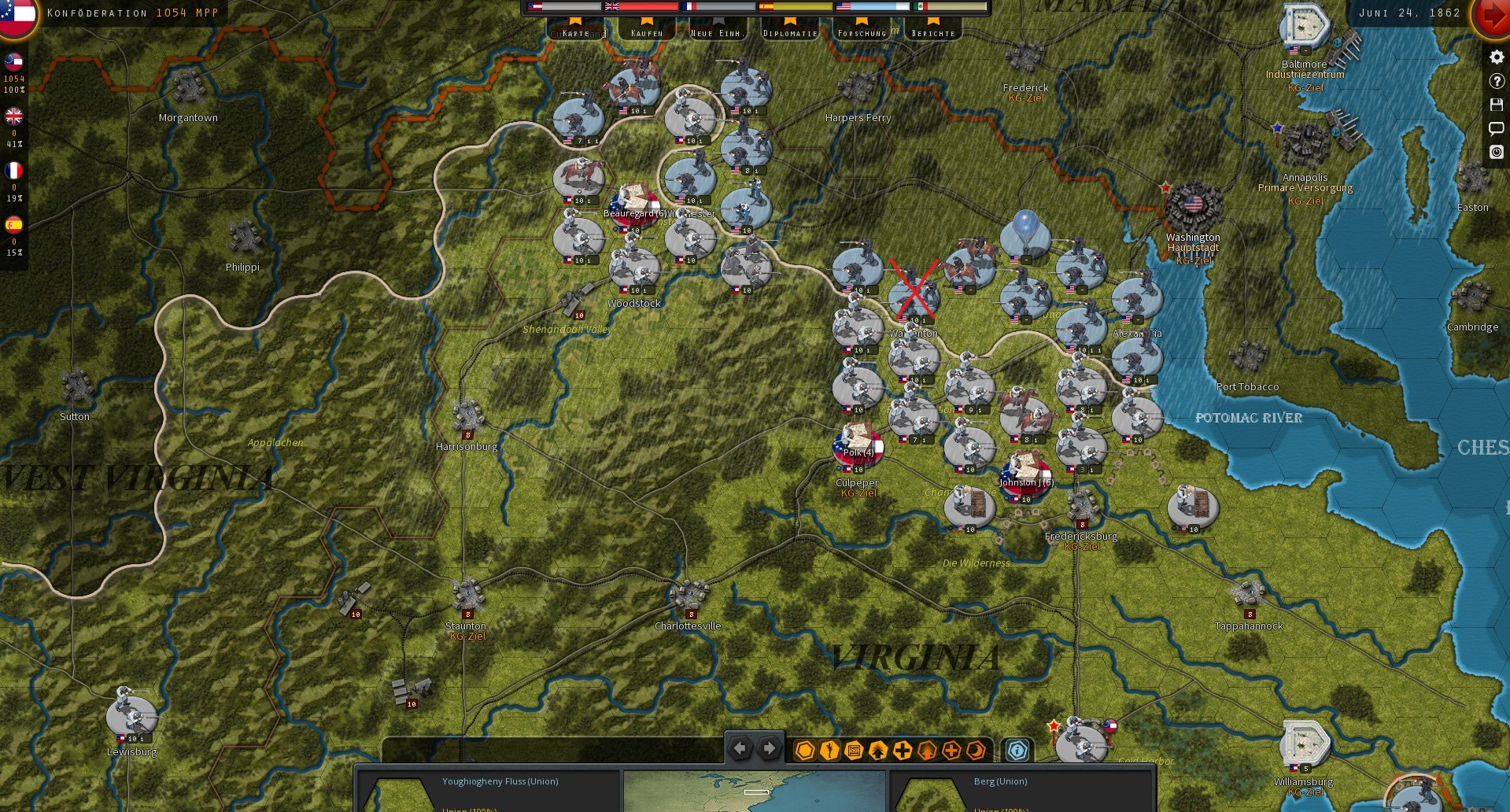Screen dimensions: 1510x812
Task: Open the Forschung menu
Action: coord(862,32)
